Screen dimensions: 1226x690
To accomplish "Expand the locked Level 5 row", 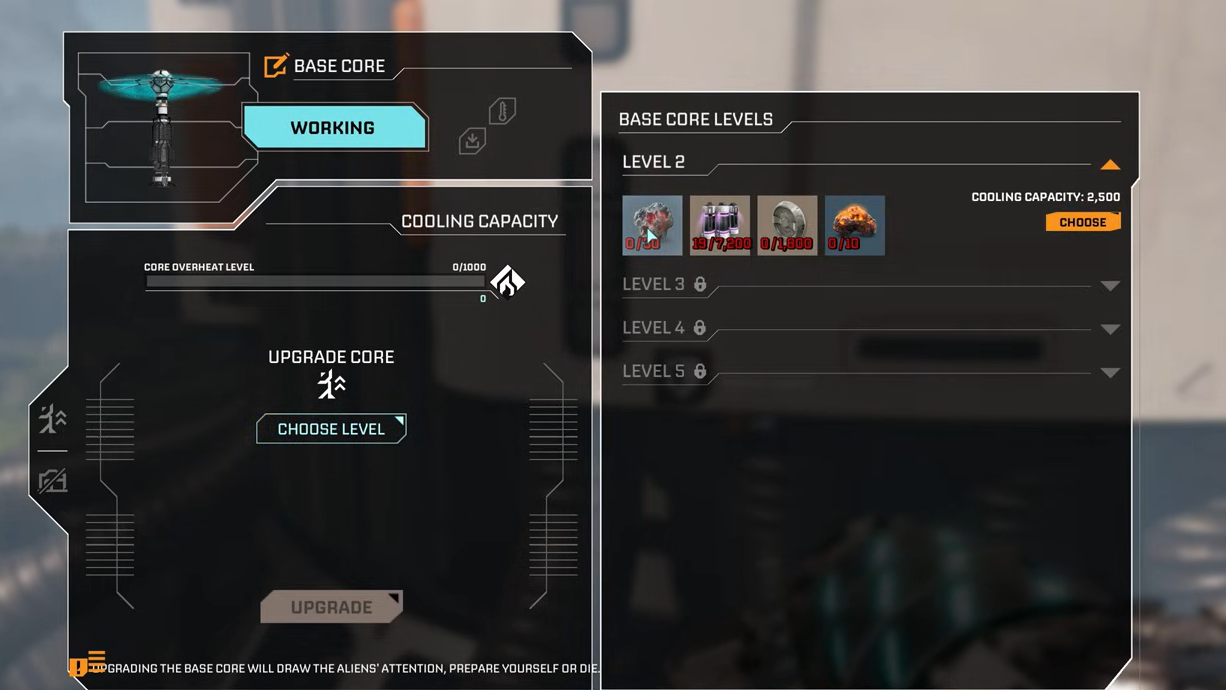I will (1109, 373).
